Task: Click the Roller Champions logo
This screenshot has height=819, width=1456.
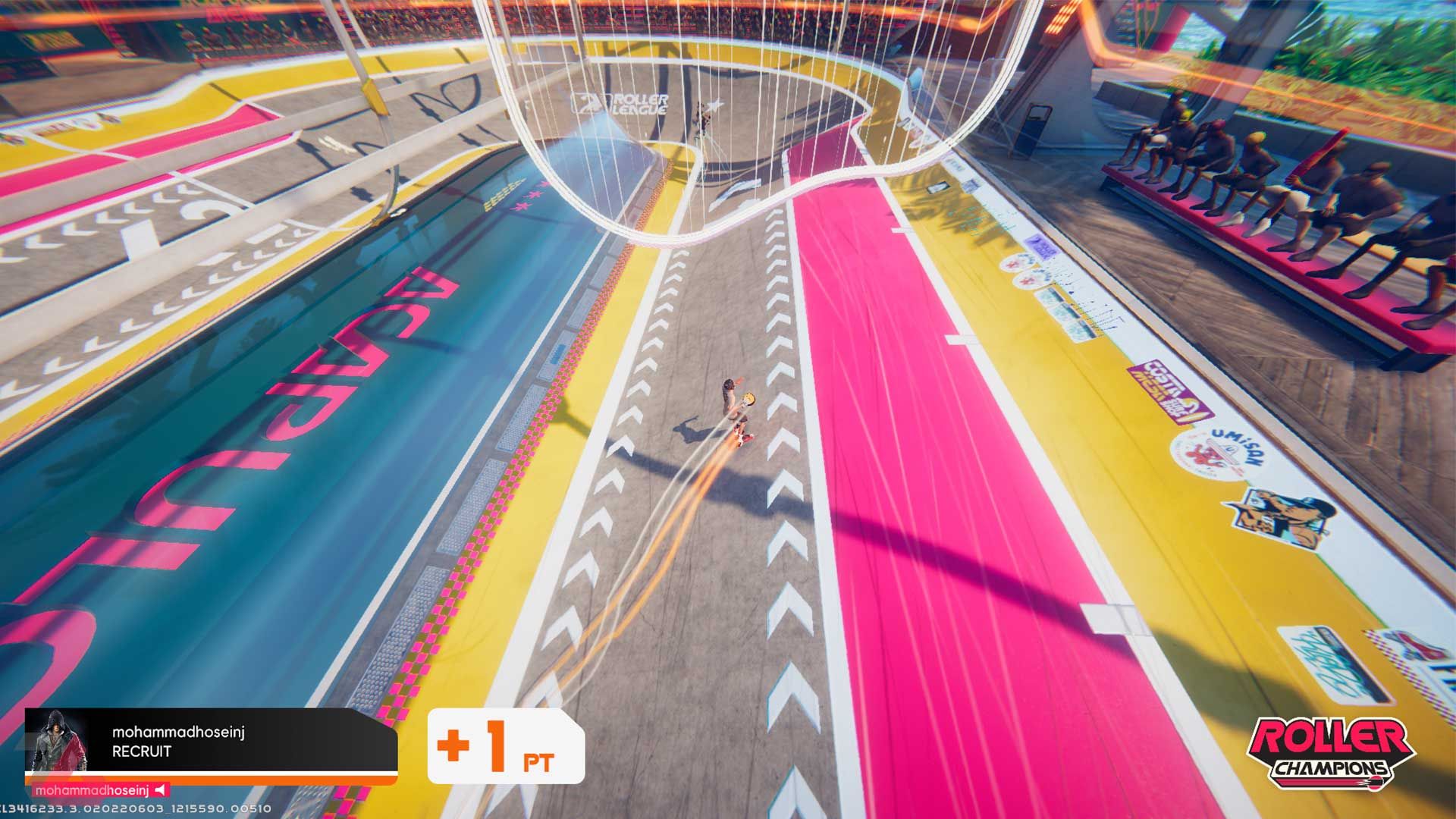Action: 1332,752
